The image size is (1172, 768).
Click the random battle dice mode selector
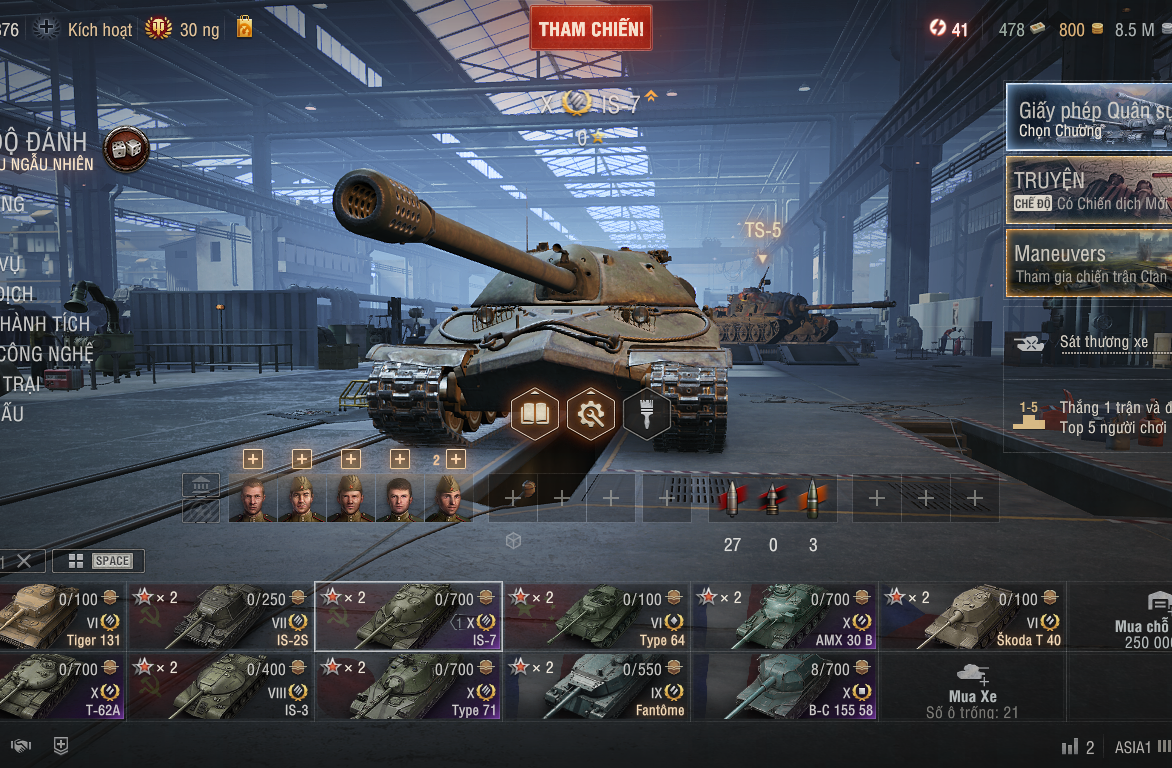(126, 149)
